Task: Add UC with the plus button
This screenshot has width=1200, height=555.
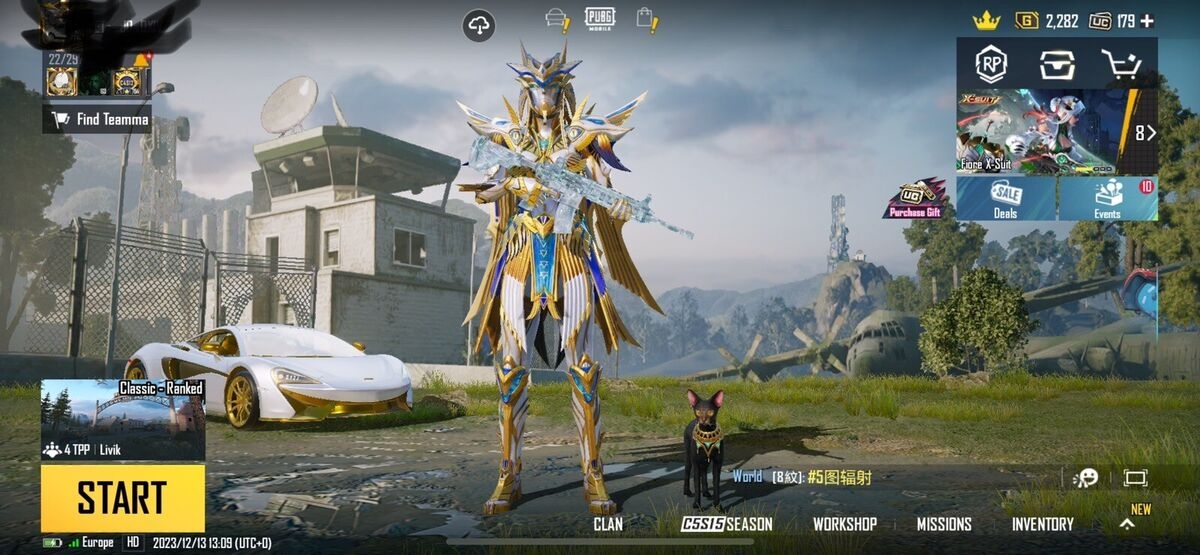Action: click(x=1147, y=21)
